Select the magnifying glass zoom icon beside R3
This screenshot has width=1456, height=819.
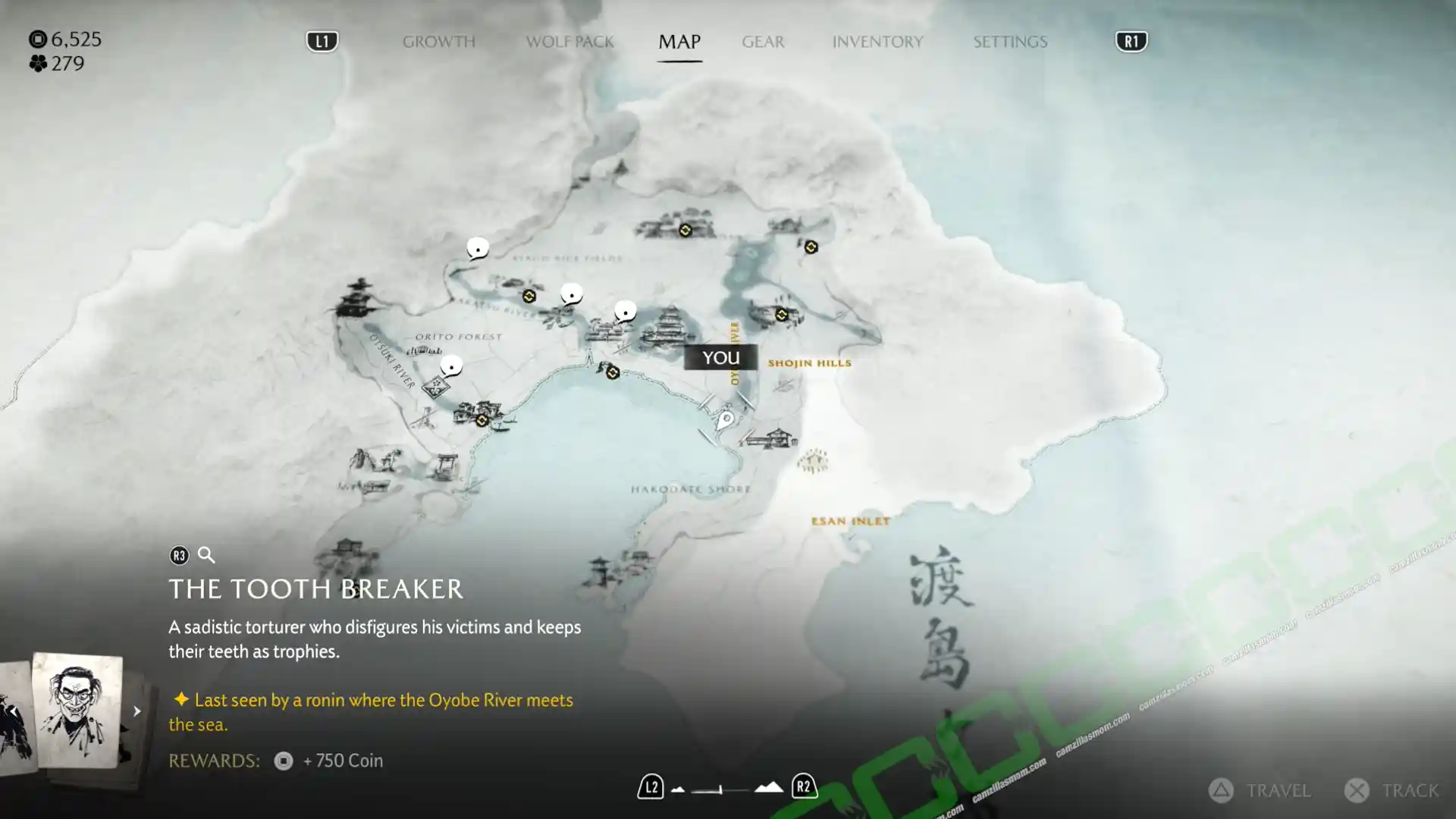tap(206, 555)
